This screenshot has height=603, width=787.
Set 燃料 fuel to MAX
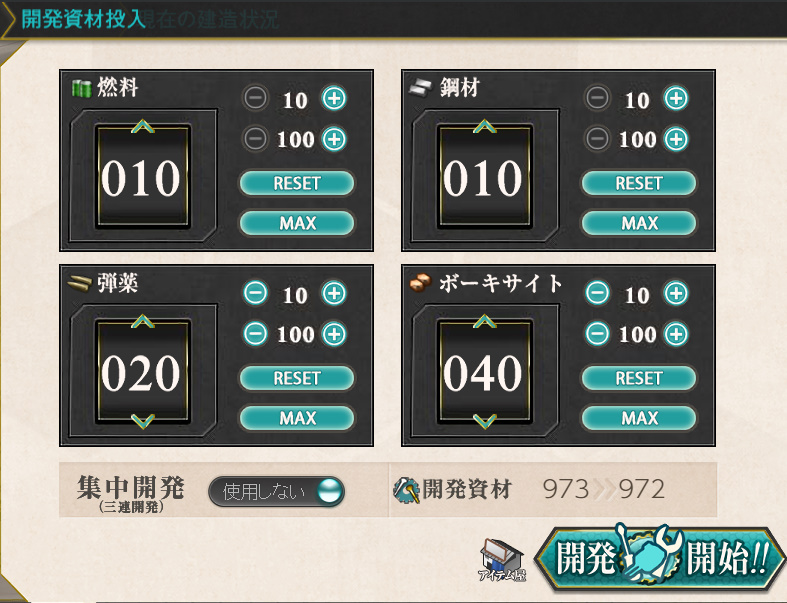tap(296, 223)
